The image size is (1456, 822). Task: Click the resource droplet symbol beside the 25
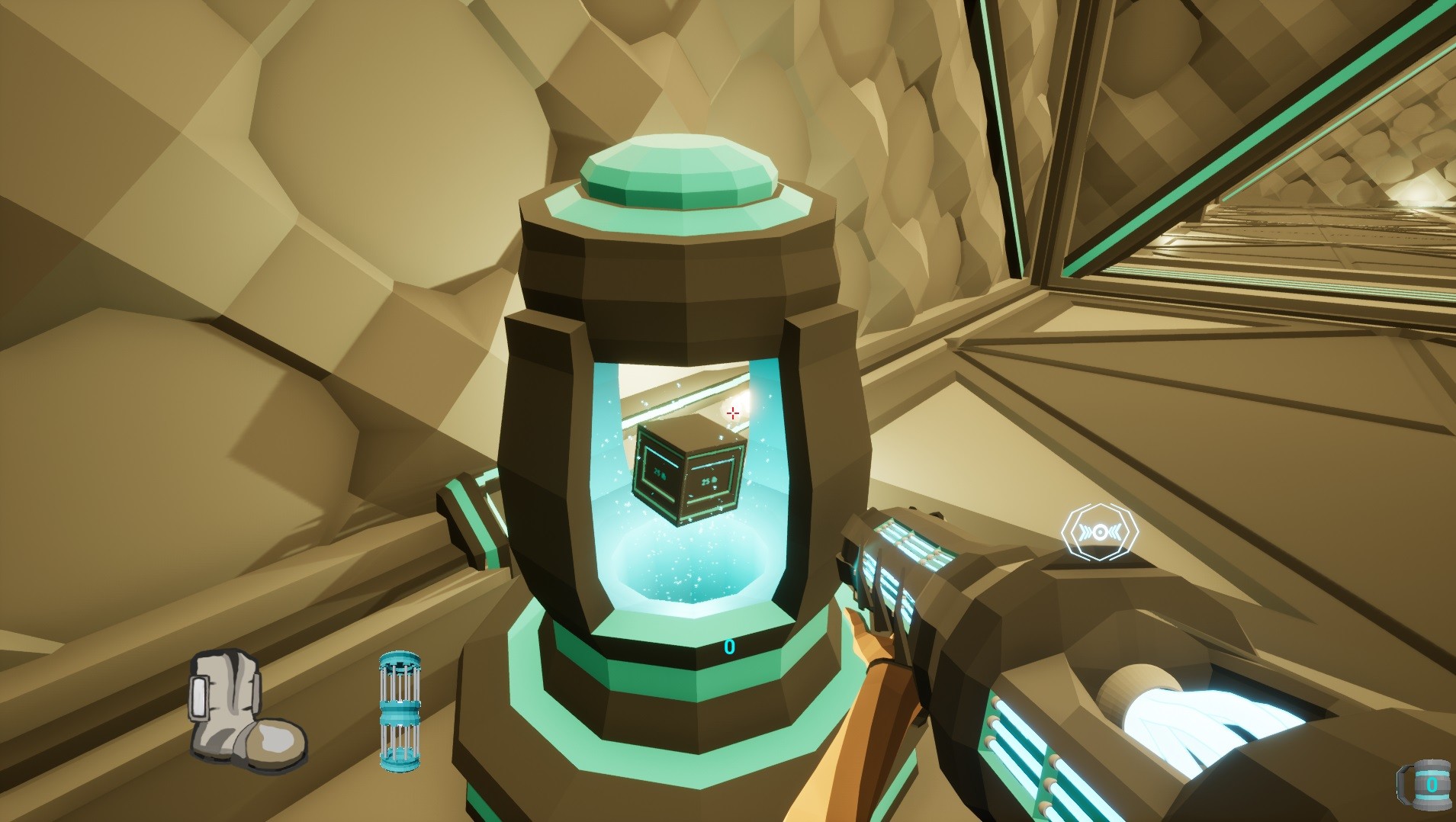click(x=714, y=480)
